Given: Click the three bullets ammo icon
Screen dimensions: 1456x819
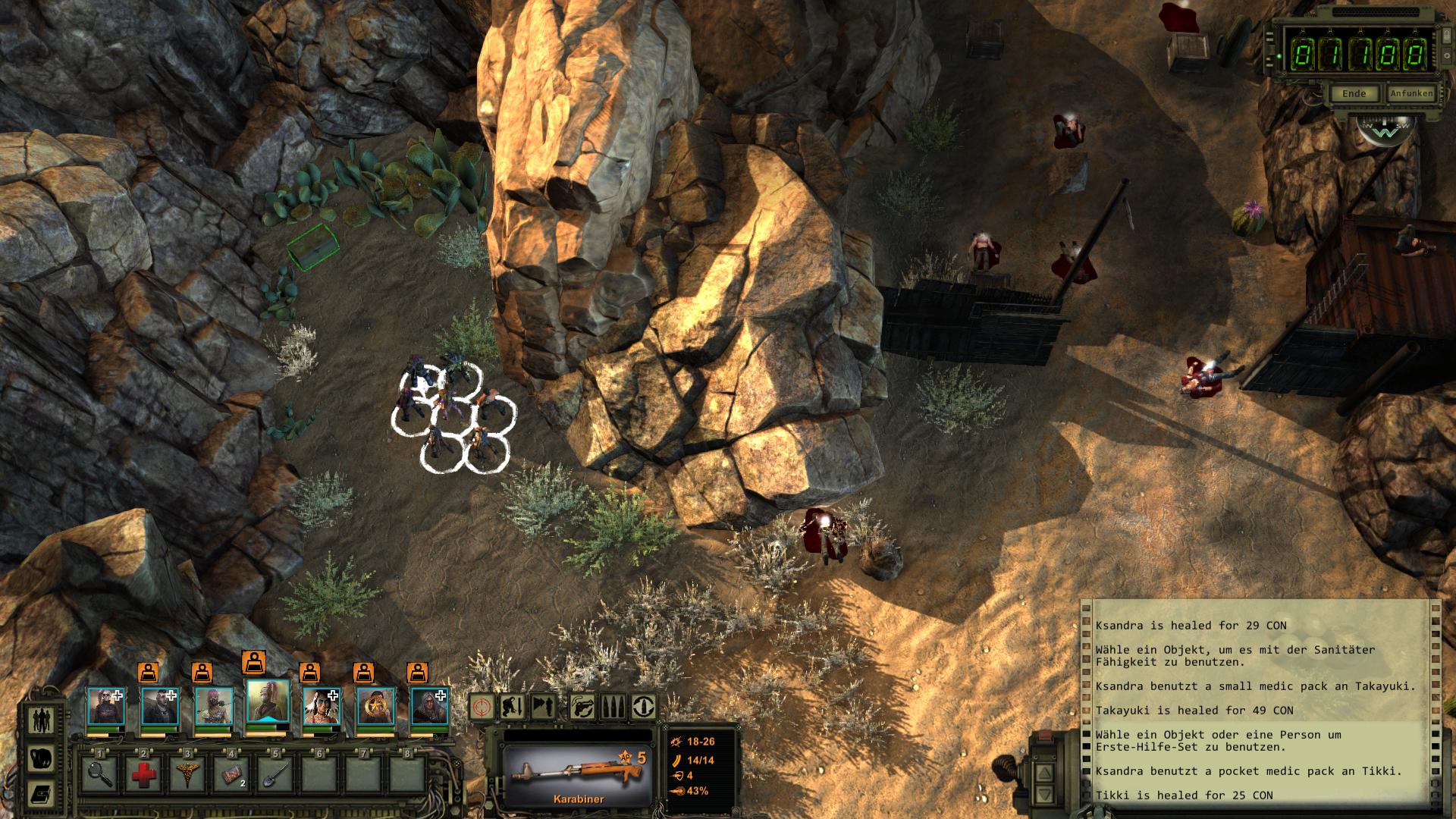Looking at the screenshot, I should point(612,707).
